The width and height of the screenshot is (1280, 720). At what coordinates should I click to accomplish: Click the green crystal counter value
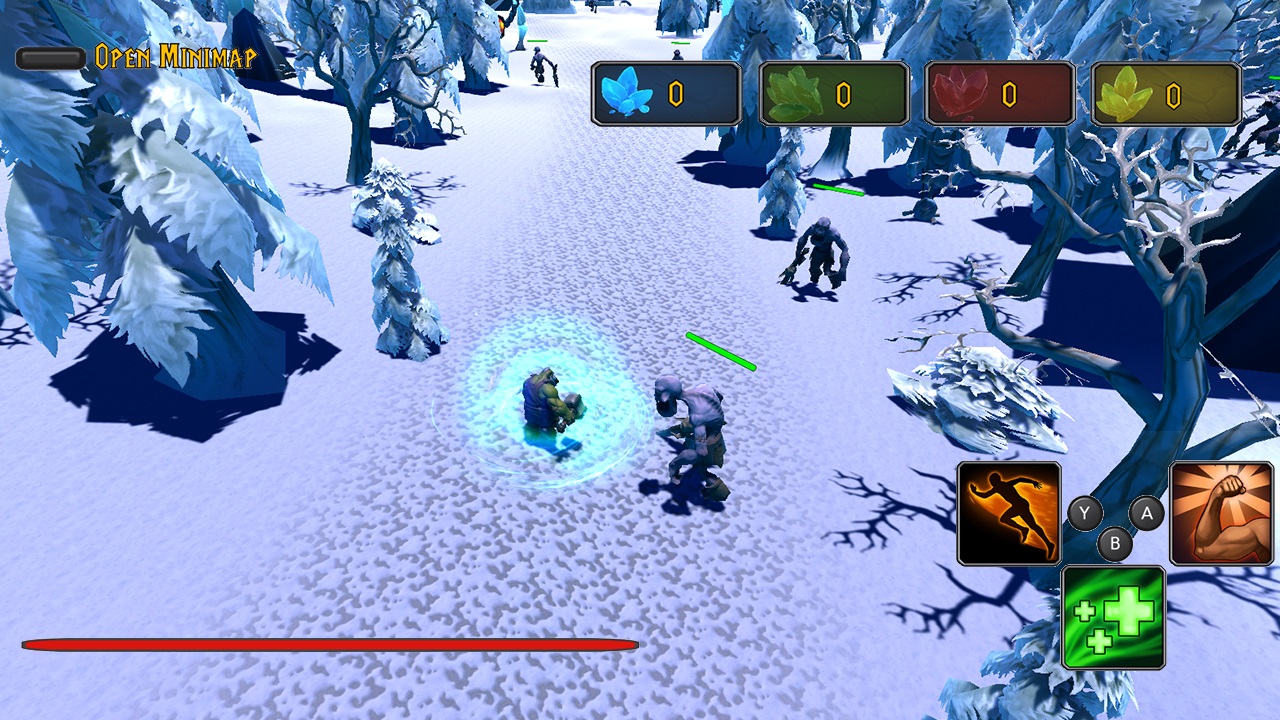844,93
